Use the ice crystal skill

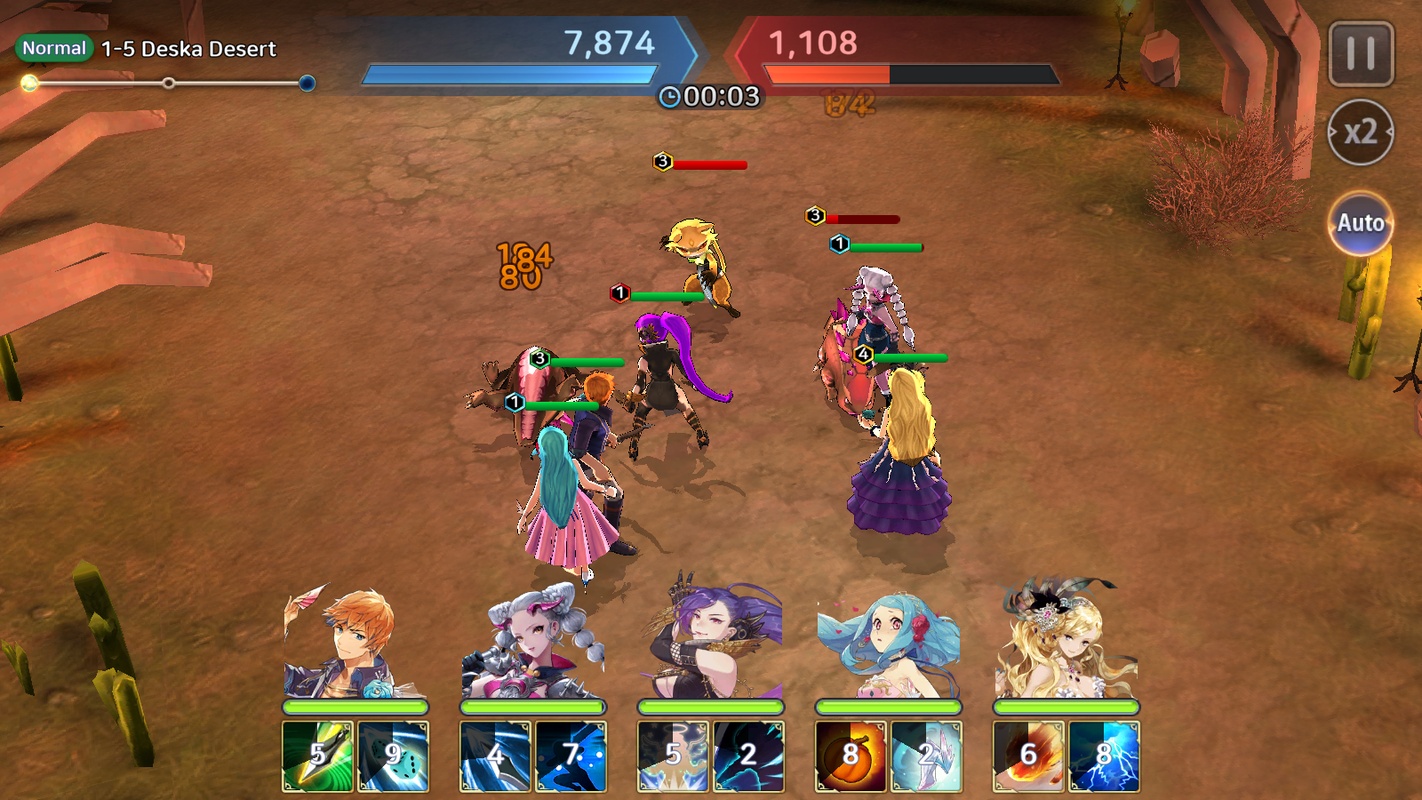pos(926,755)
